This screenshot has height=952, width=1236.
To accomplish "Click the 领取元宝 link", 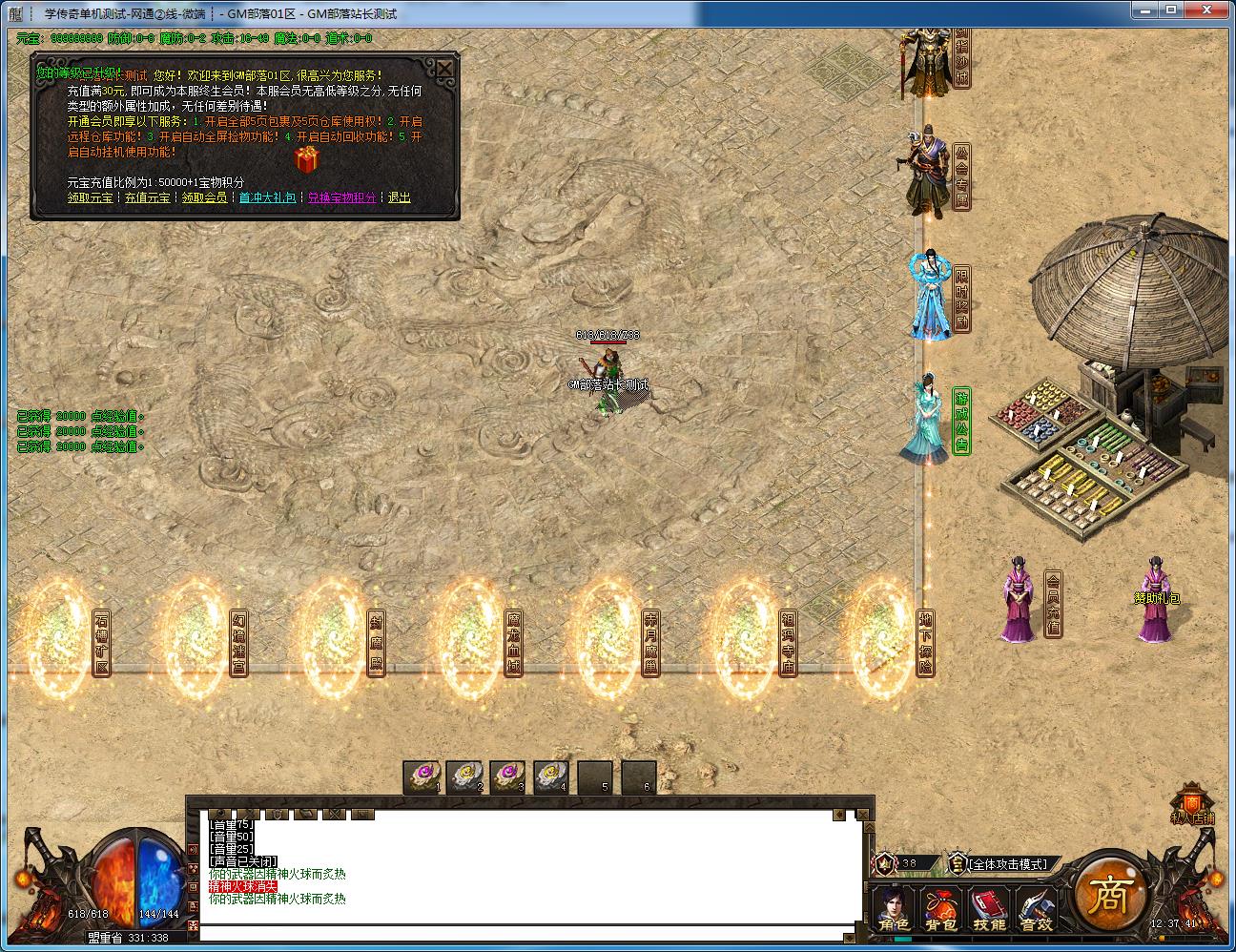I will pyautogui.click(x=90, y=197).
